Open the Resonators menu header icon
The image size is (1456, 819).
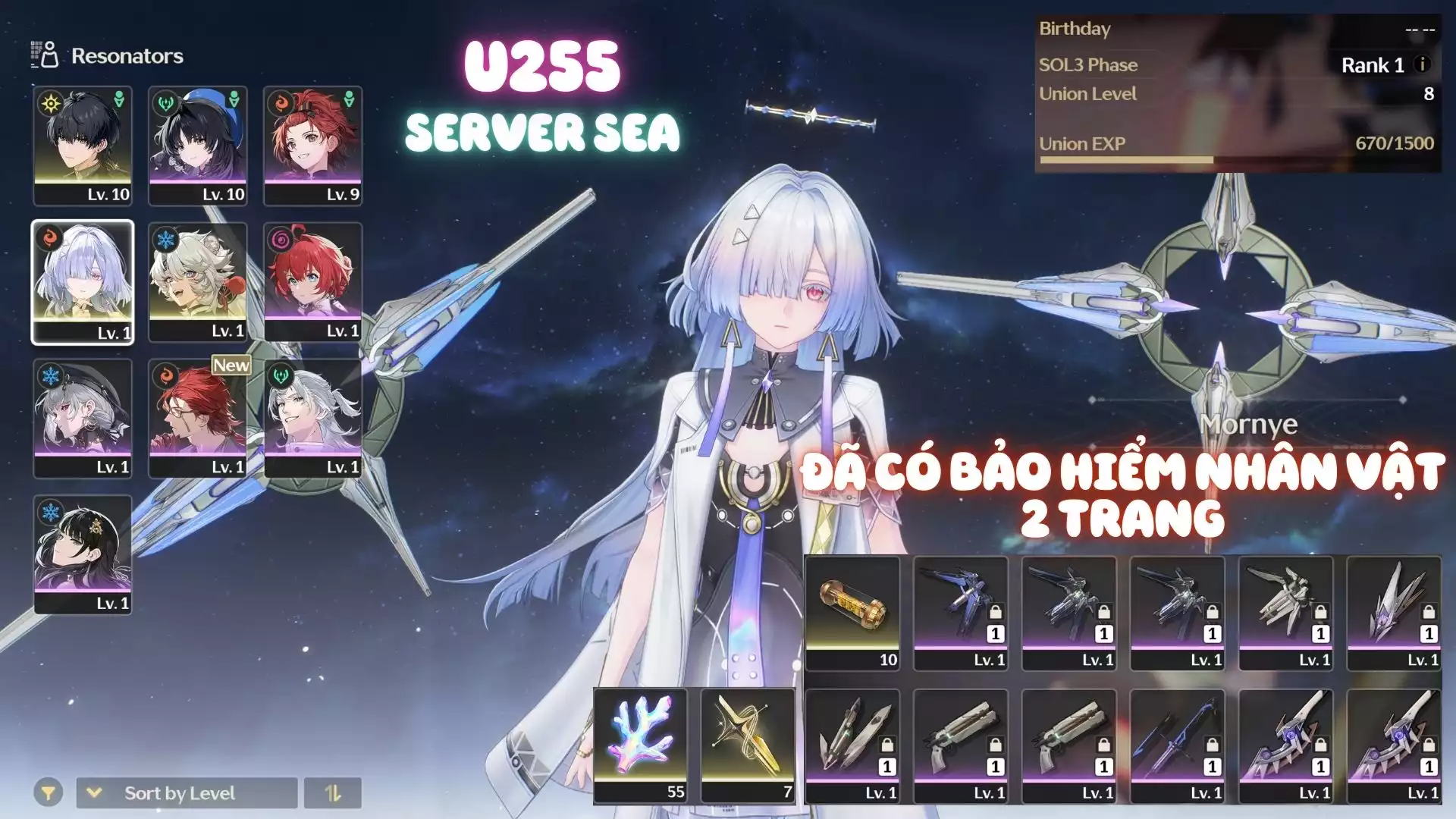[x=45, y=55]
